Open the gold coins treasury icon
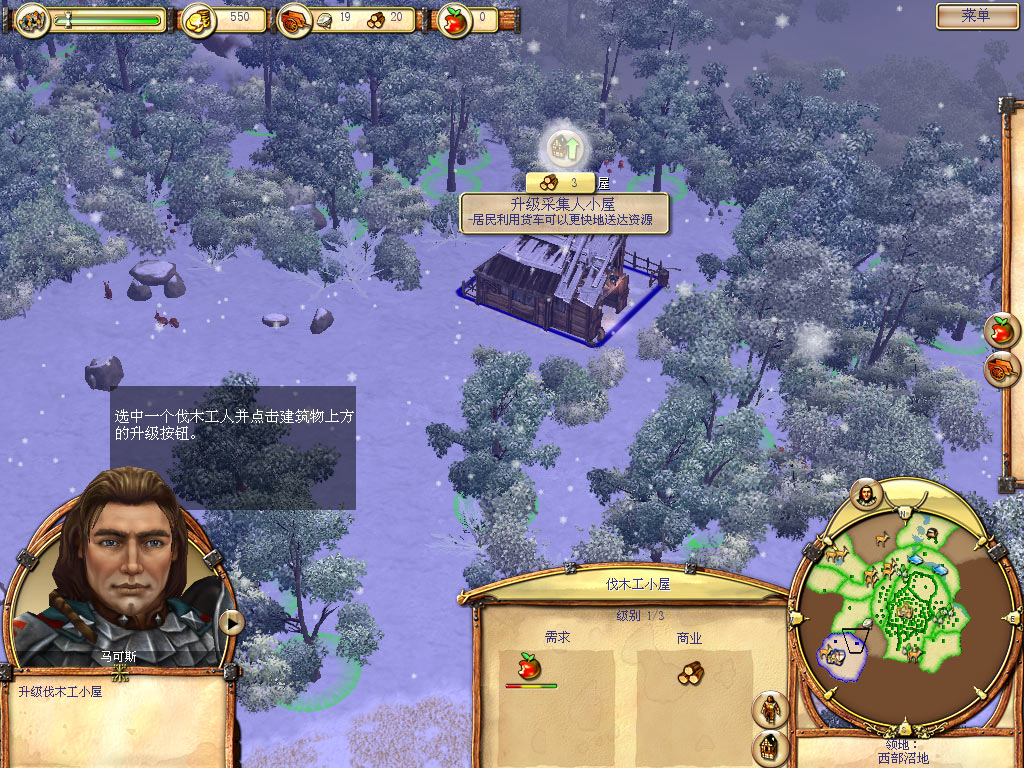 tap(199, 19)
